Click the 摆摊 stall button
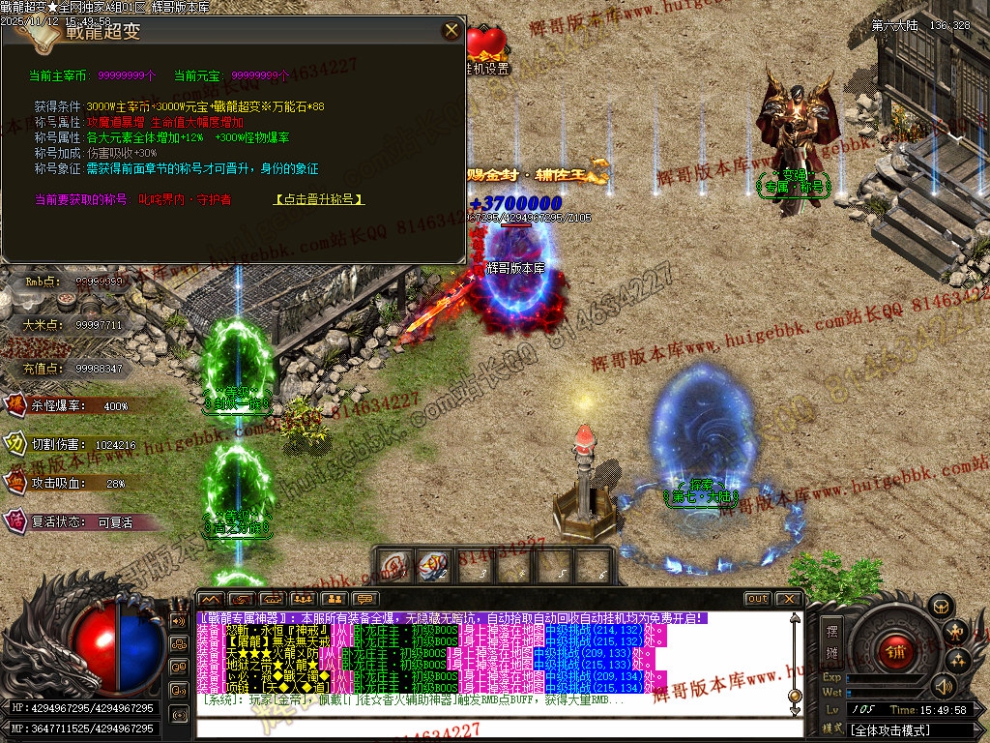 click(832, 640)
